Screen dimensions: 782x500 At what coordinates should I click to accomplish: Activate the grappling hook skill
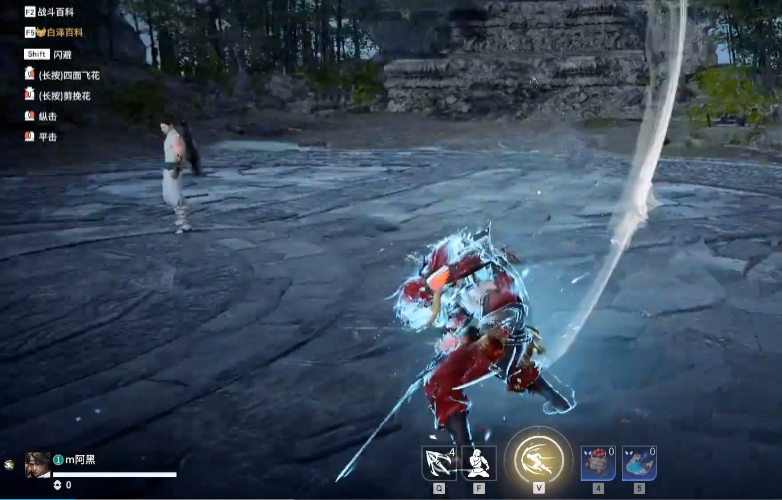438,463
